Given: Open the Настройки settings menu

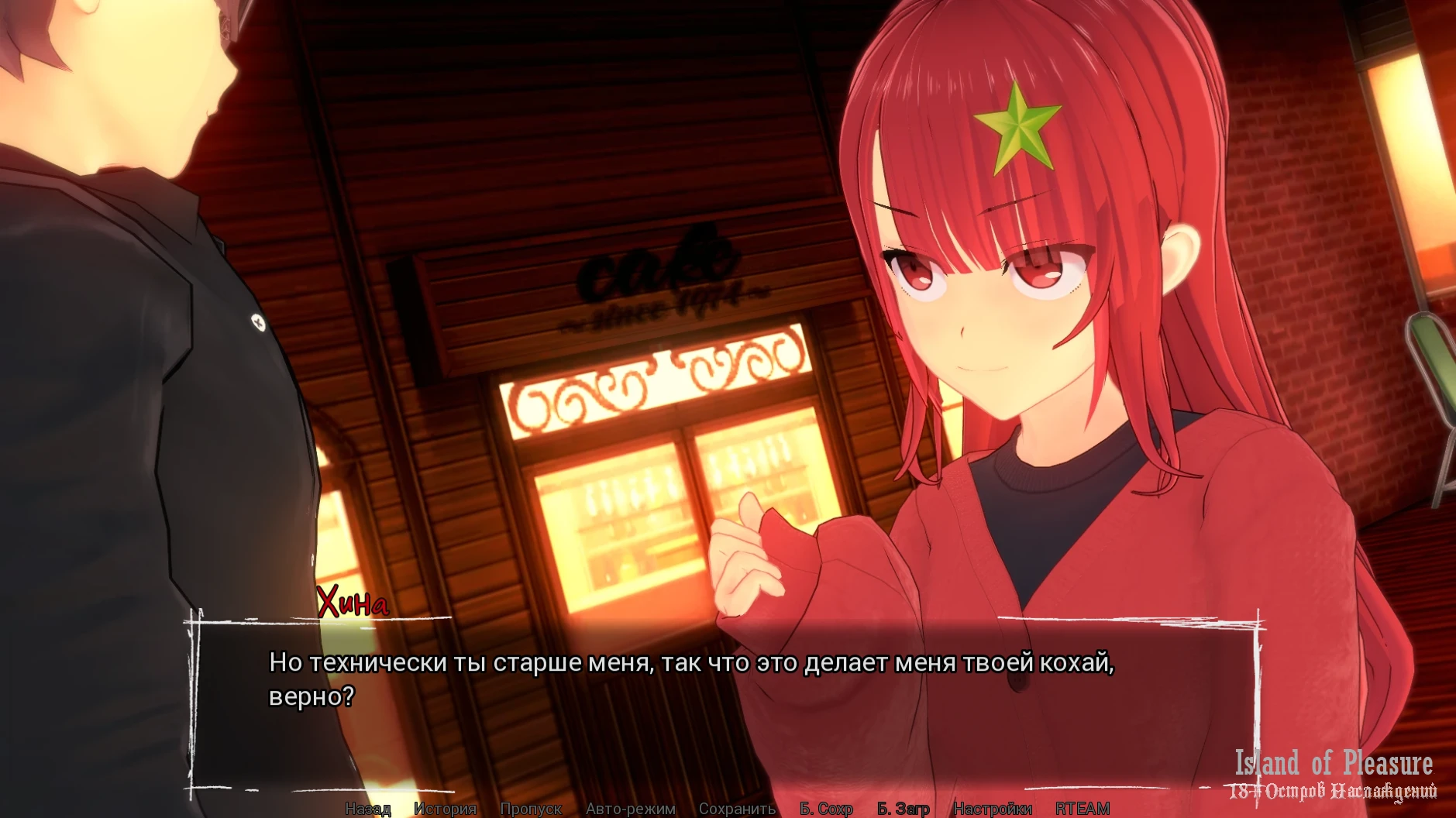Looking at the screenshot, I should [992, 809].
